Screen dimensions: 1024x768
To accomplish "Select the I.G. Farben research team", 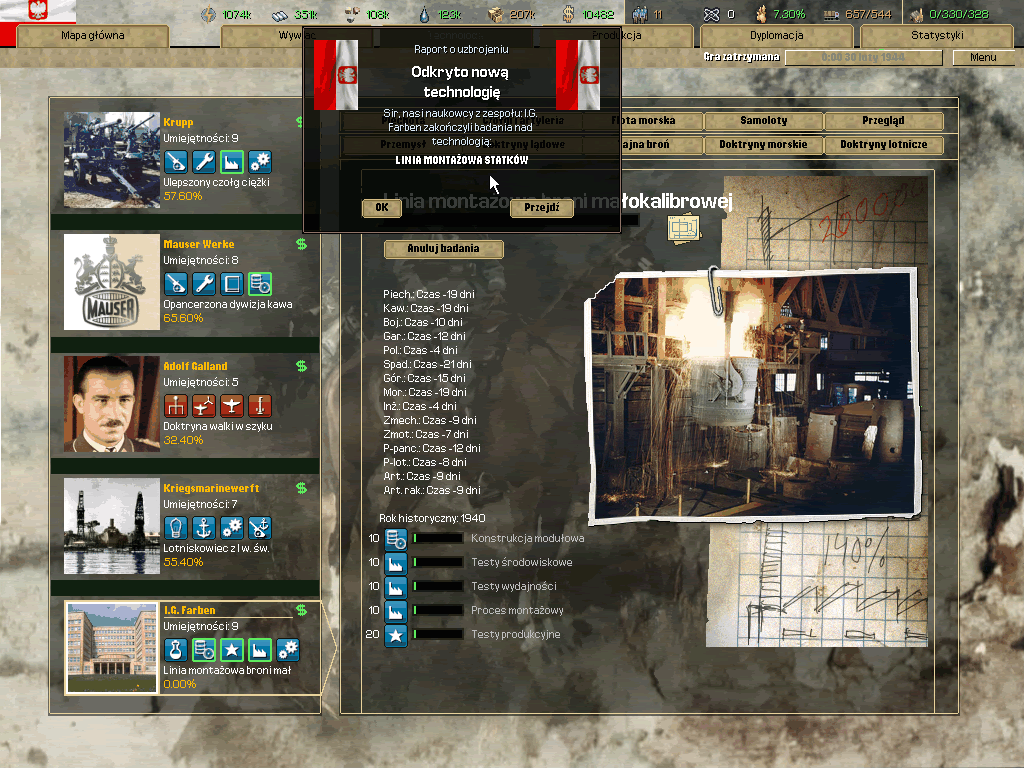I will pyautogui.click(x=190, y=648).
